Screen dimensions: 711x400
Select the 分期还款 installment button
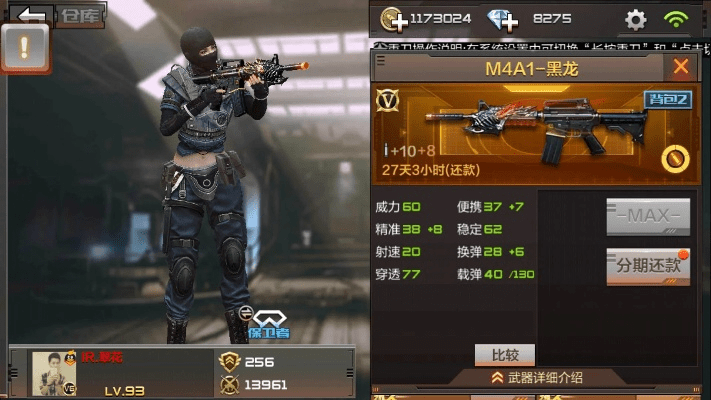click(x=648, y=266)
